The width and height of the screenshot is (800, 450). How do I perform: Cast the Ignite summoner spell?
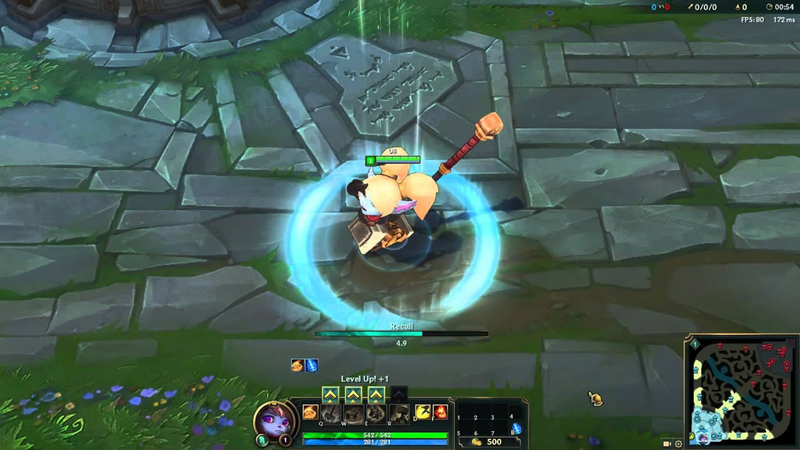coord(440,411)
